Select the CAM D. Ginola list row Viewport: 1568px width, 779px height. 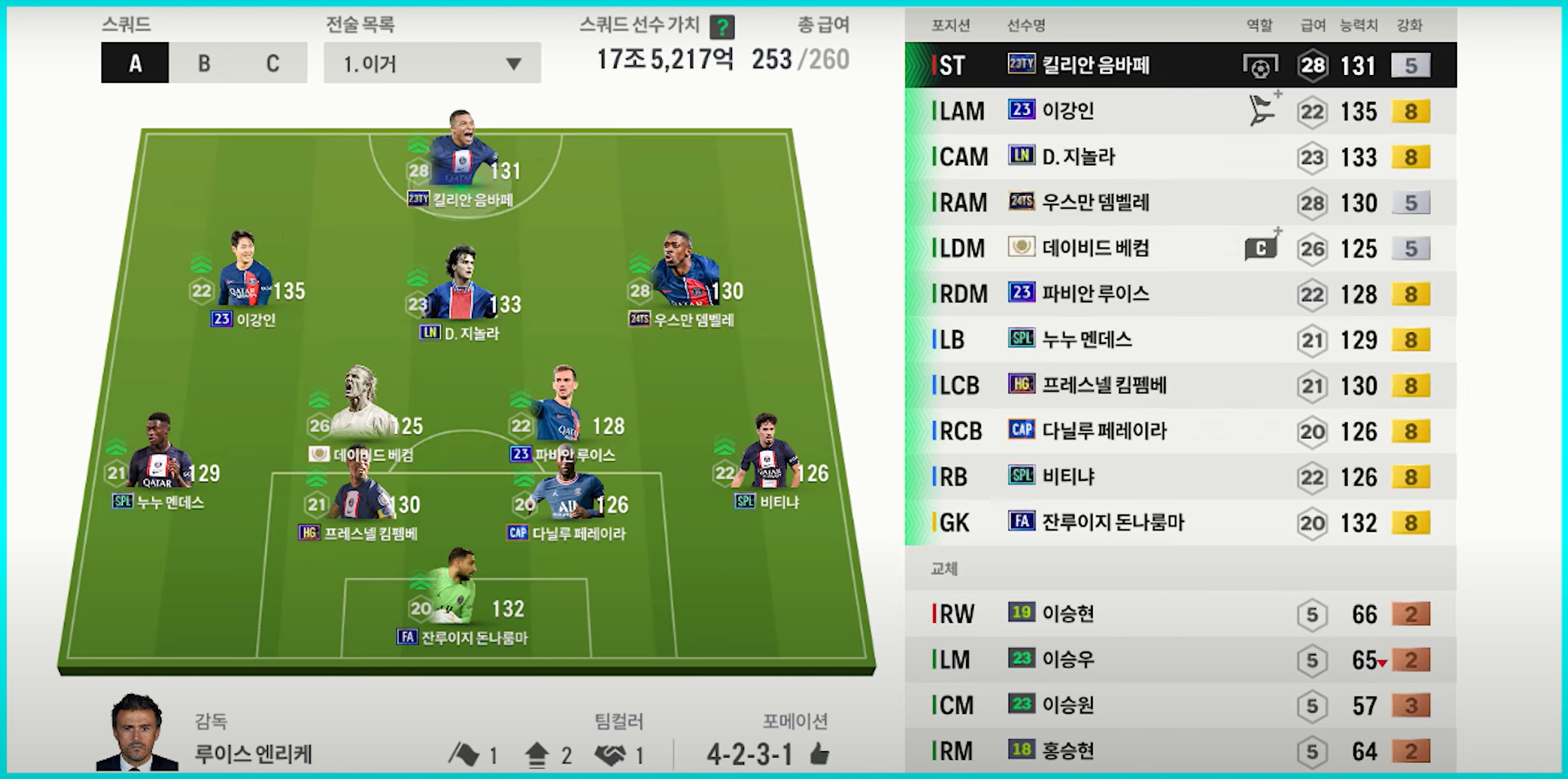click(x=1179, y=157)
